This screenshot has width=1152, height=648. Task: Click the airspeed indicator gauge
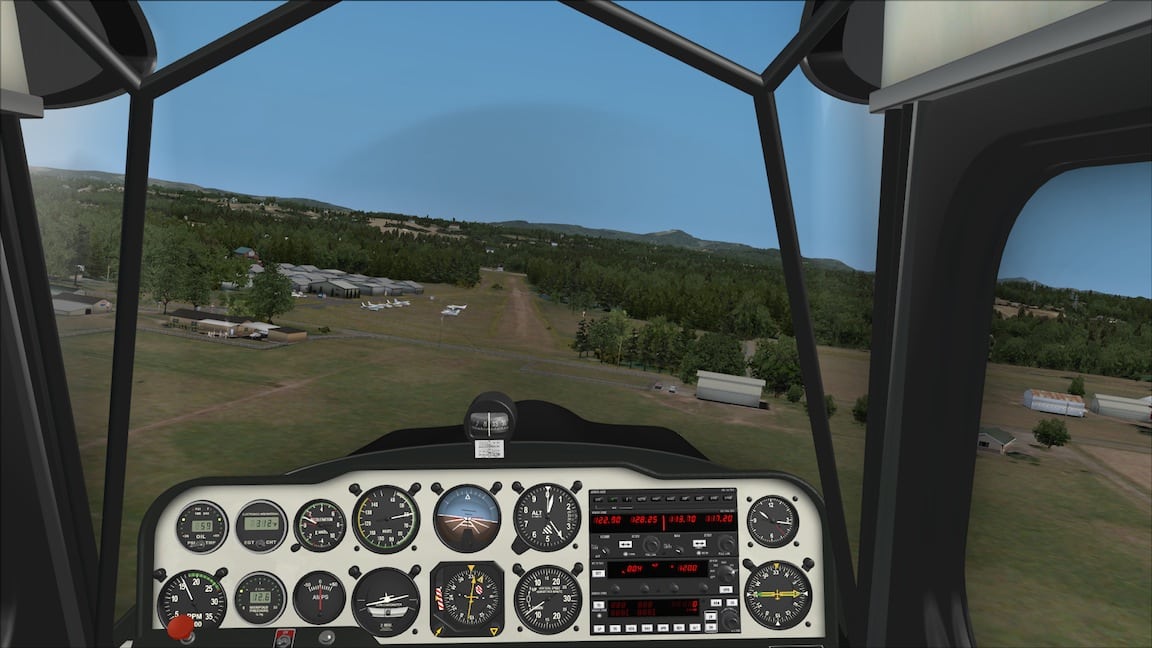(x=386, y=519)
